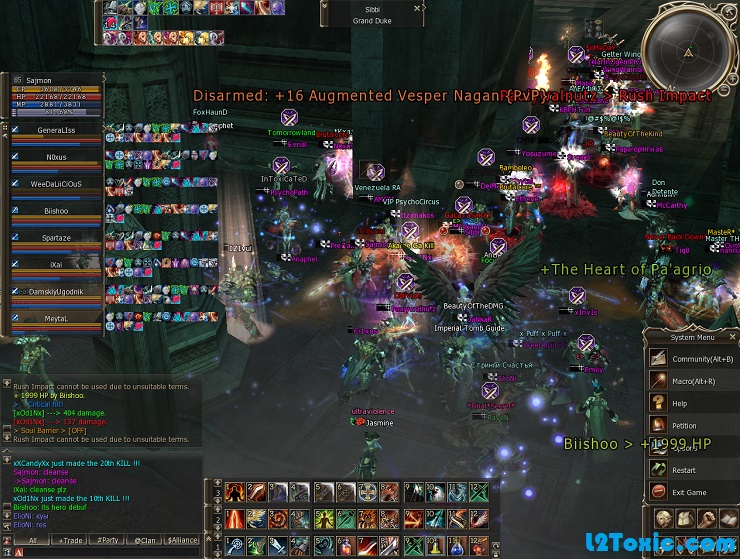Select the All chat tab
Image resolution: width=740 pixels, height=559 pixels.
click(32, 540)
